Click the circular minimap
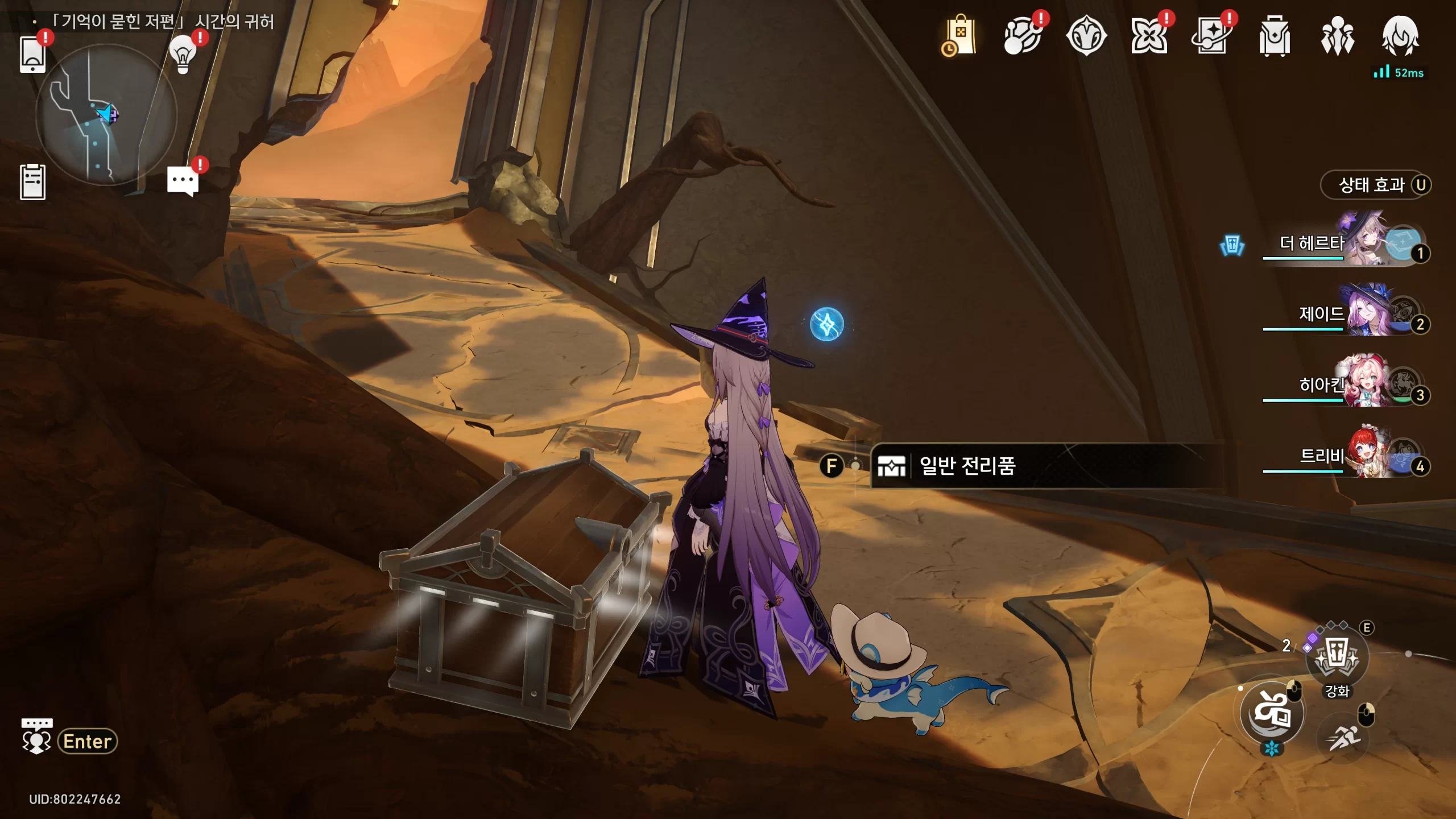This screenshot has height=819, width=1456. 106,116
